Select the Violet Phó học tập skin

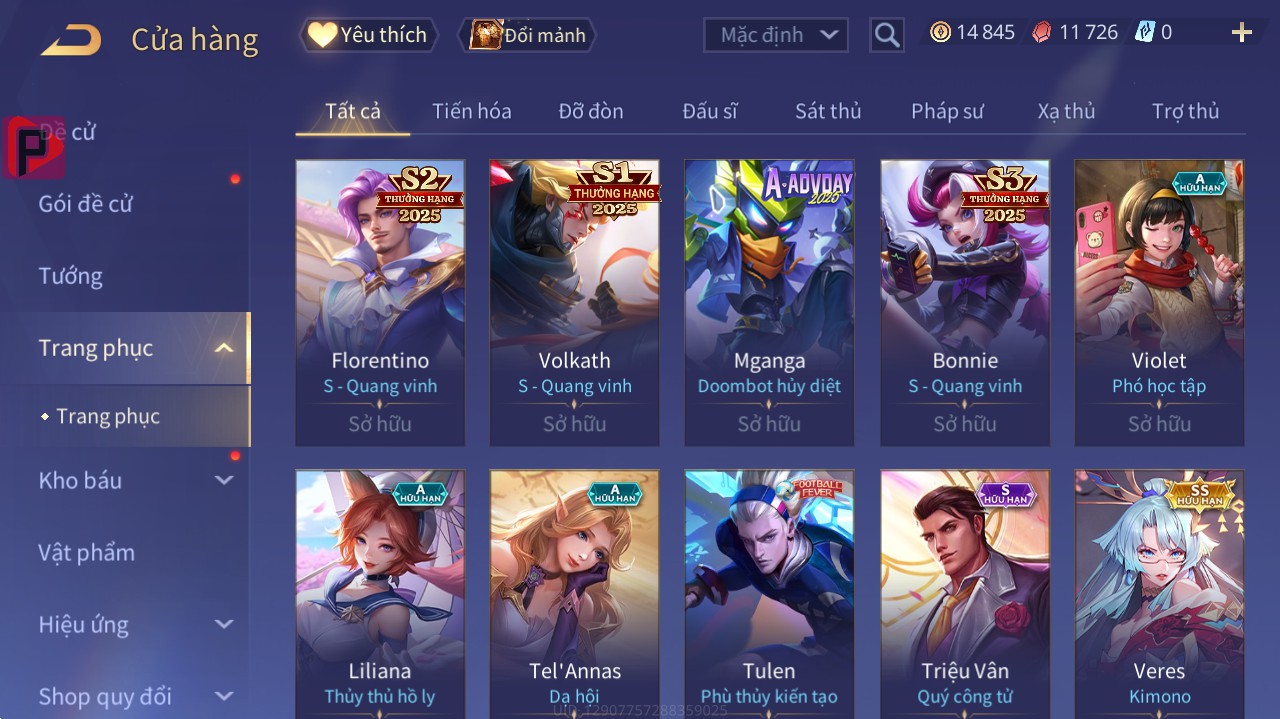pos(1159,302)
